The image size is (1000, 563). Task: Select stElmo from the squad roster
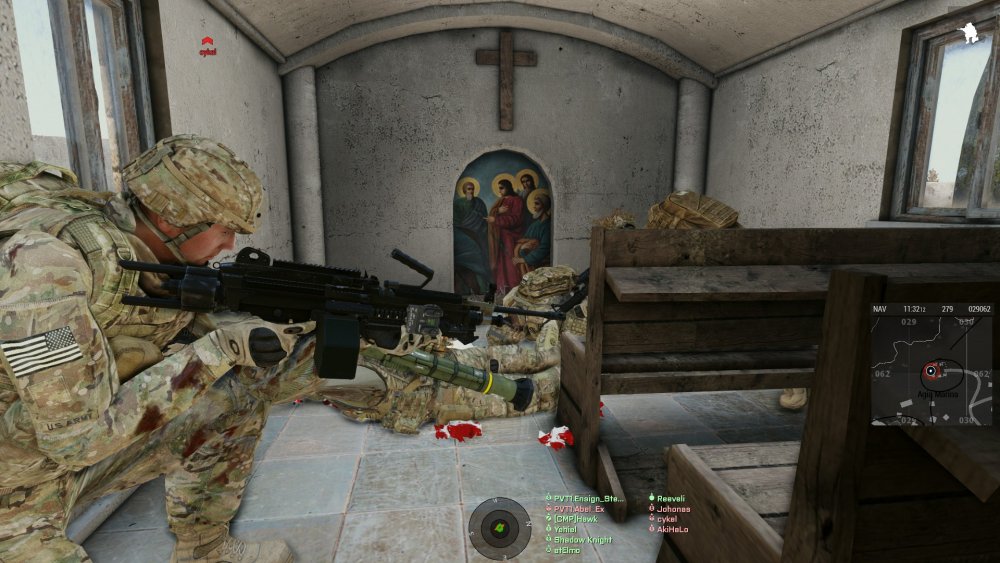pos(567,549)
